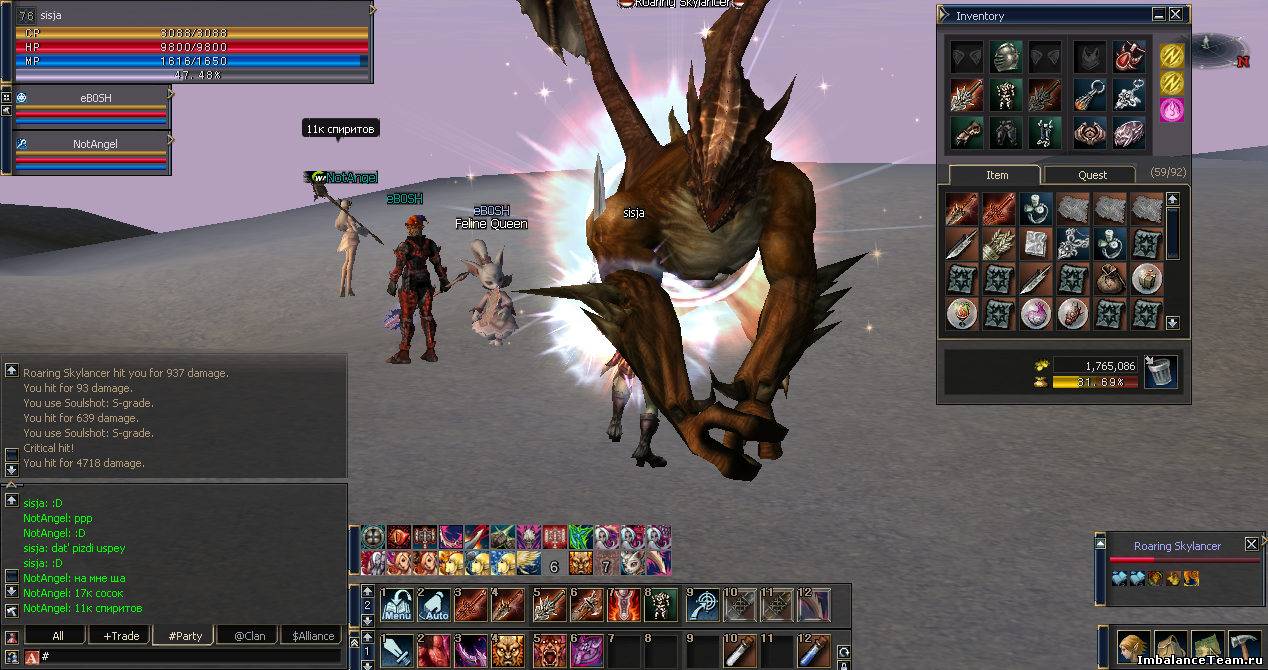
Task: Switch to the @Clan chat tab
Action: 249,636
